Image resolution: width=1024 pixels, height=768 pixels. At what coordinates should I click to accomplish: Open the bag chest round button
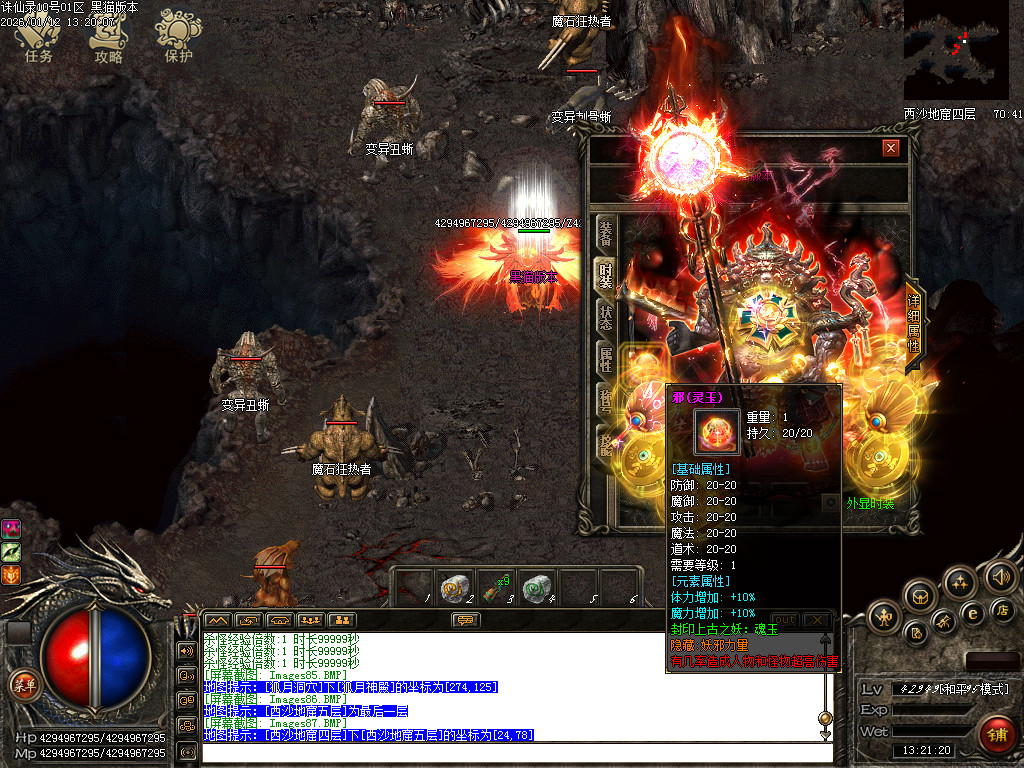tap(920, 596)
